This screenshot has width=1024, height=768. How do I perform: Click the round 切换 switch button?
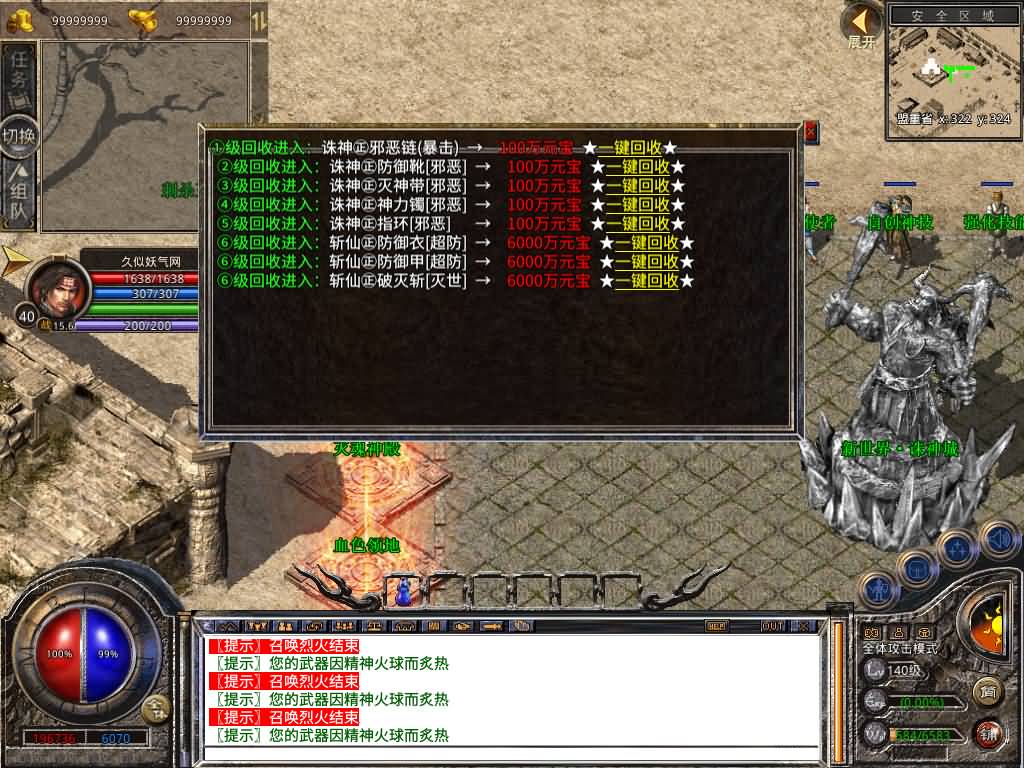pos(19,136)
